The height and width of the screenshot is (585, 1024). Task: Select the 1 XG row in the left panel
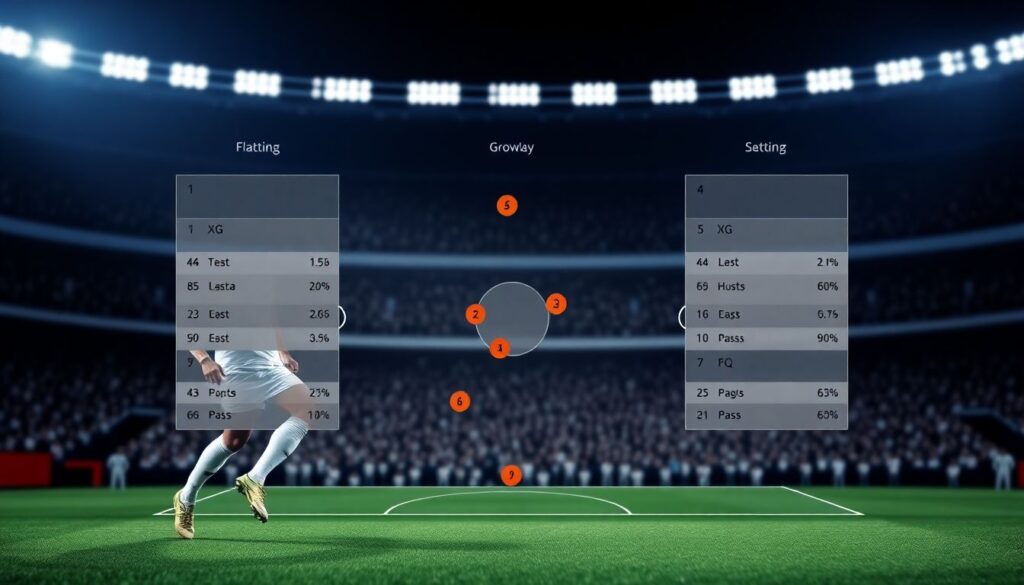(257, 229)
